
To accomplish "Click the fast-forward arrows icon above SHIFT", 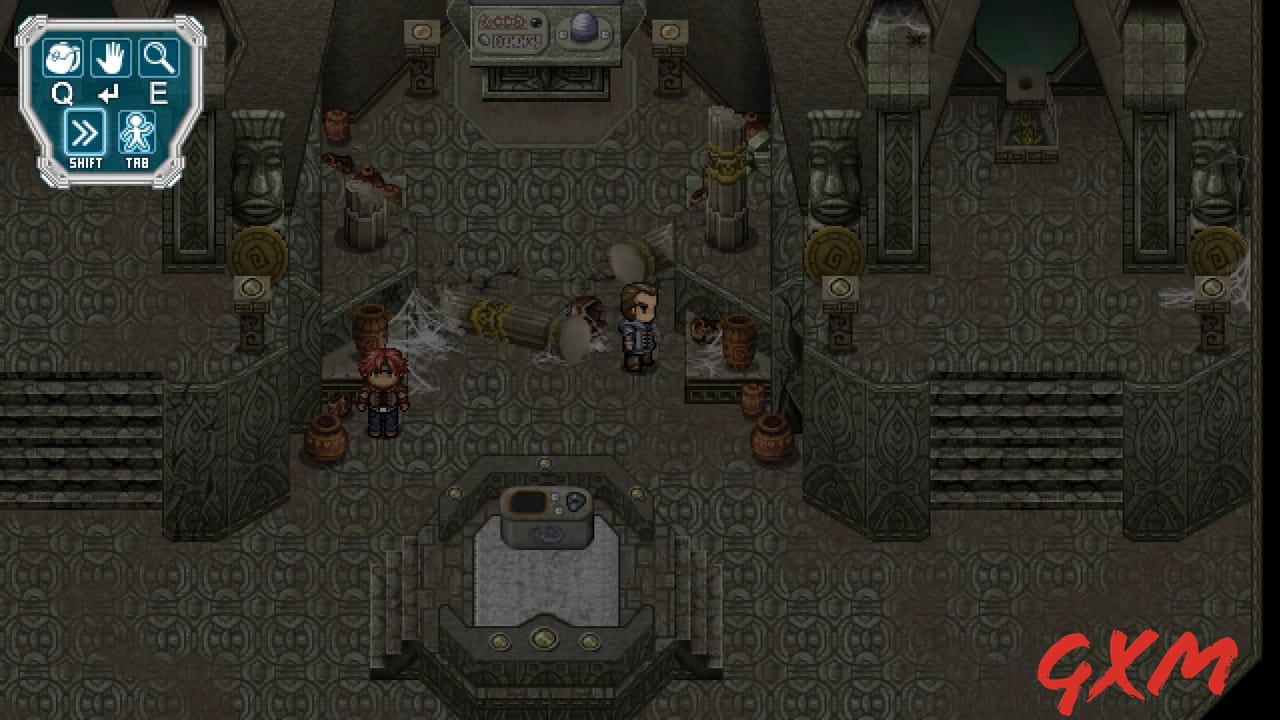I will pos(85,128).
